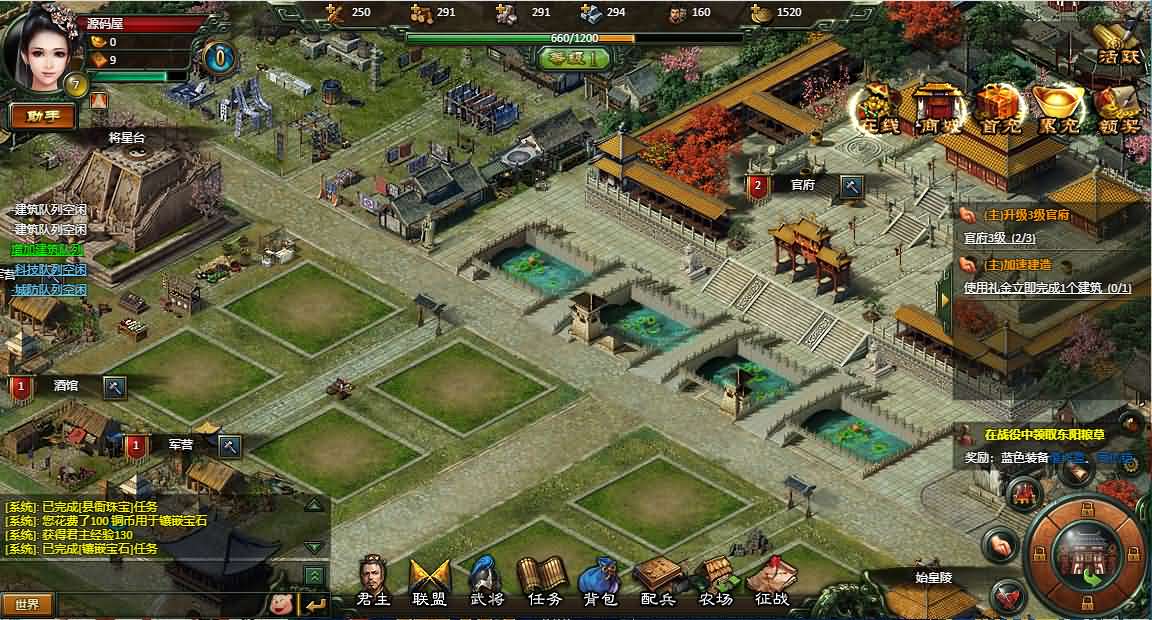Open the 征战 campaign menu
Image resolution: width=1152 pixels, height=620 pixels.
point(771,582)
